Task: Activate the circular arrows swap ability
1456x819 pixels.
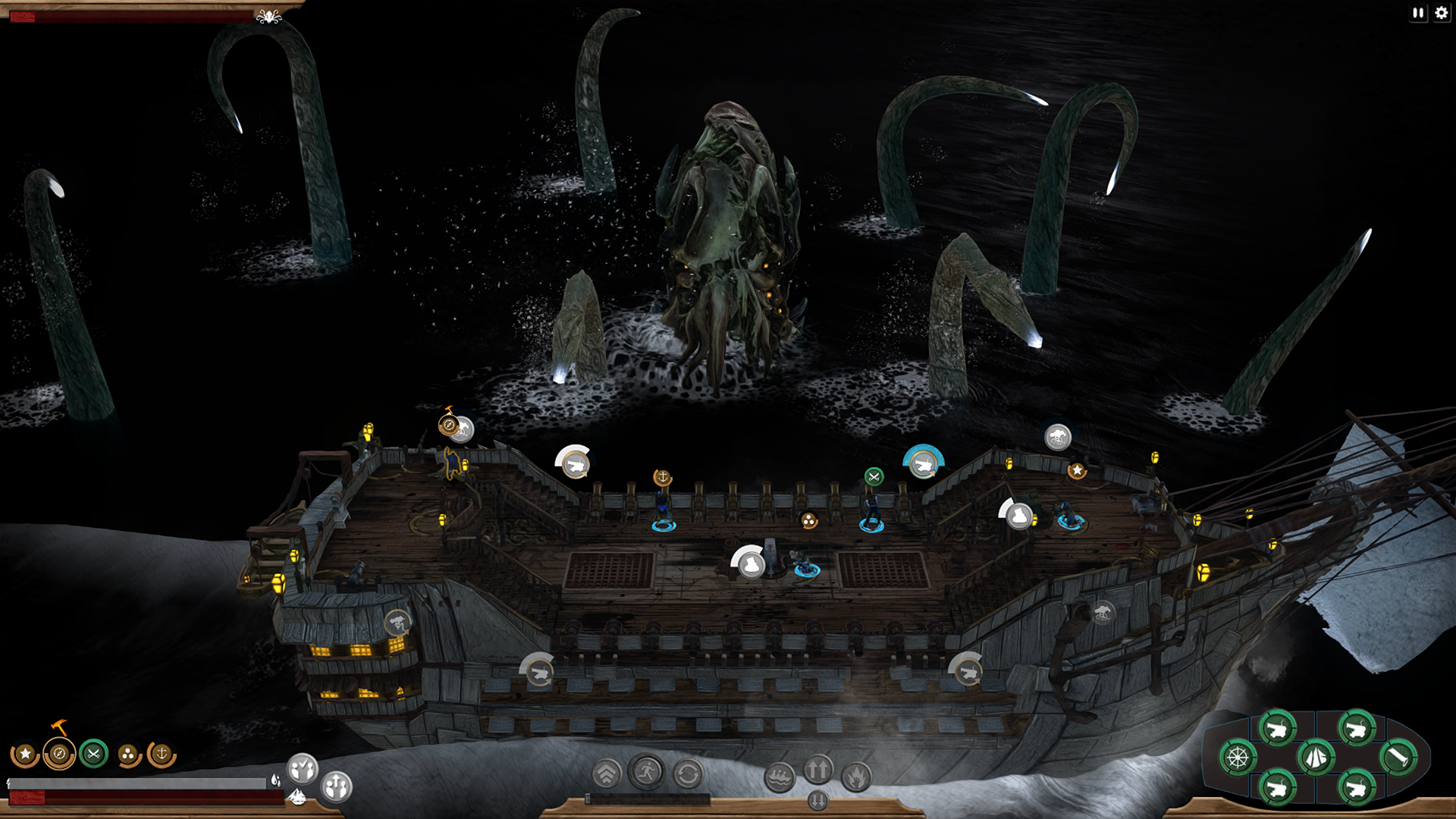Action: tap(688, 775)
